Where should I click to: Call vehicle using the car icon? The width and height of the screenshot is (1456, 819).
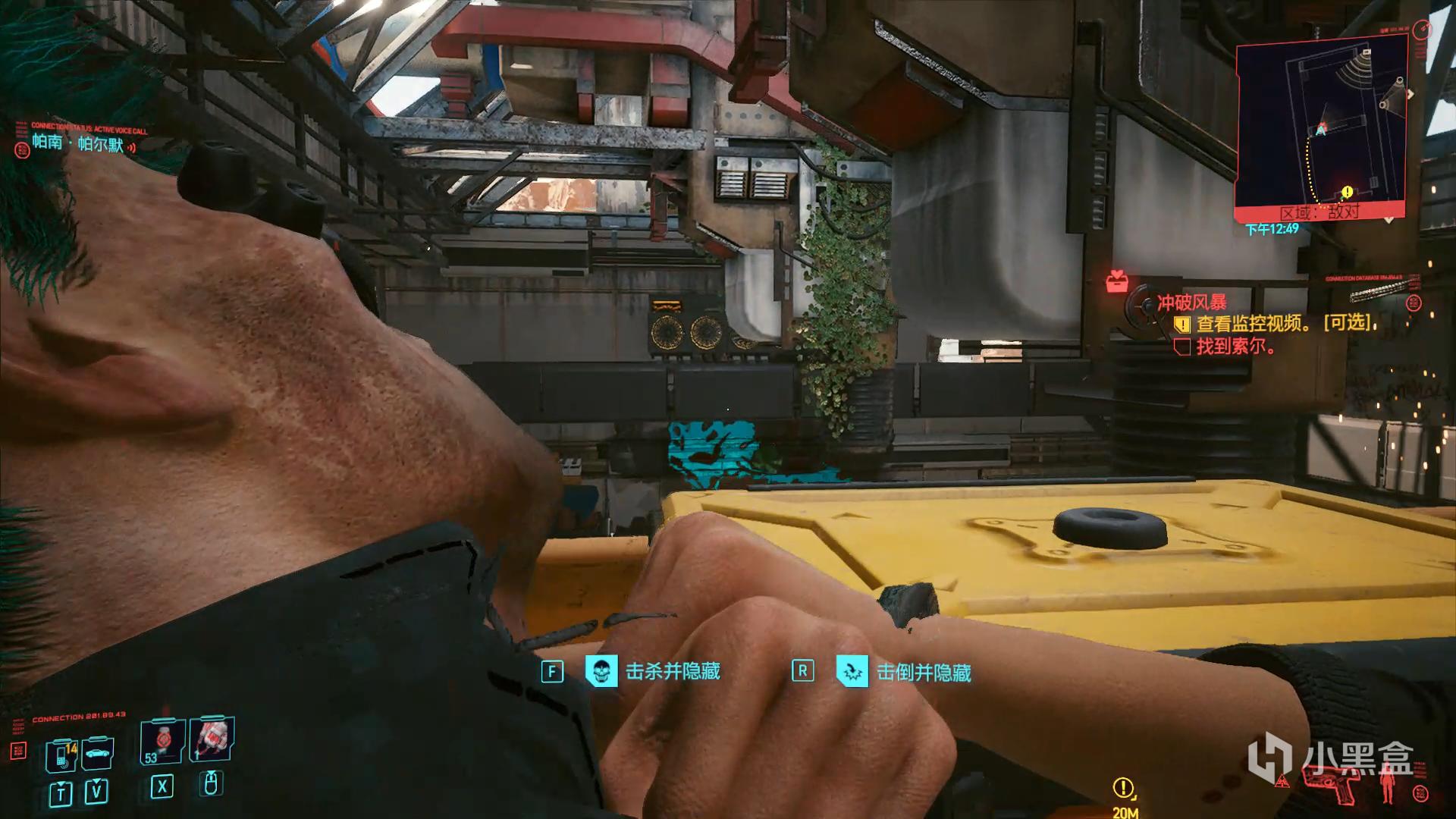pos(98,753)
